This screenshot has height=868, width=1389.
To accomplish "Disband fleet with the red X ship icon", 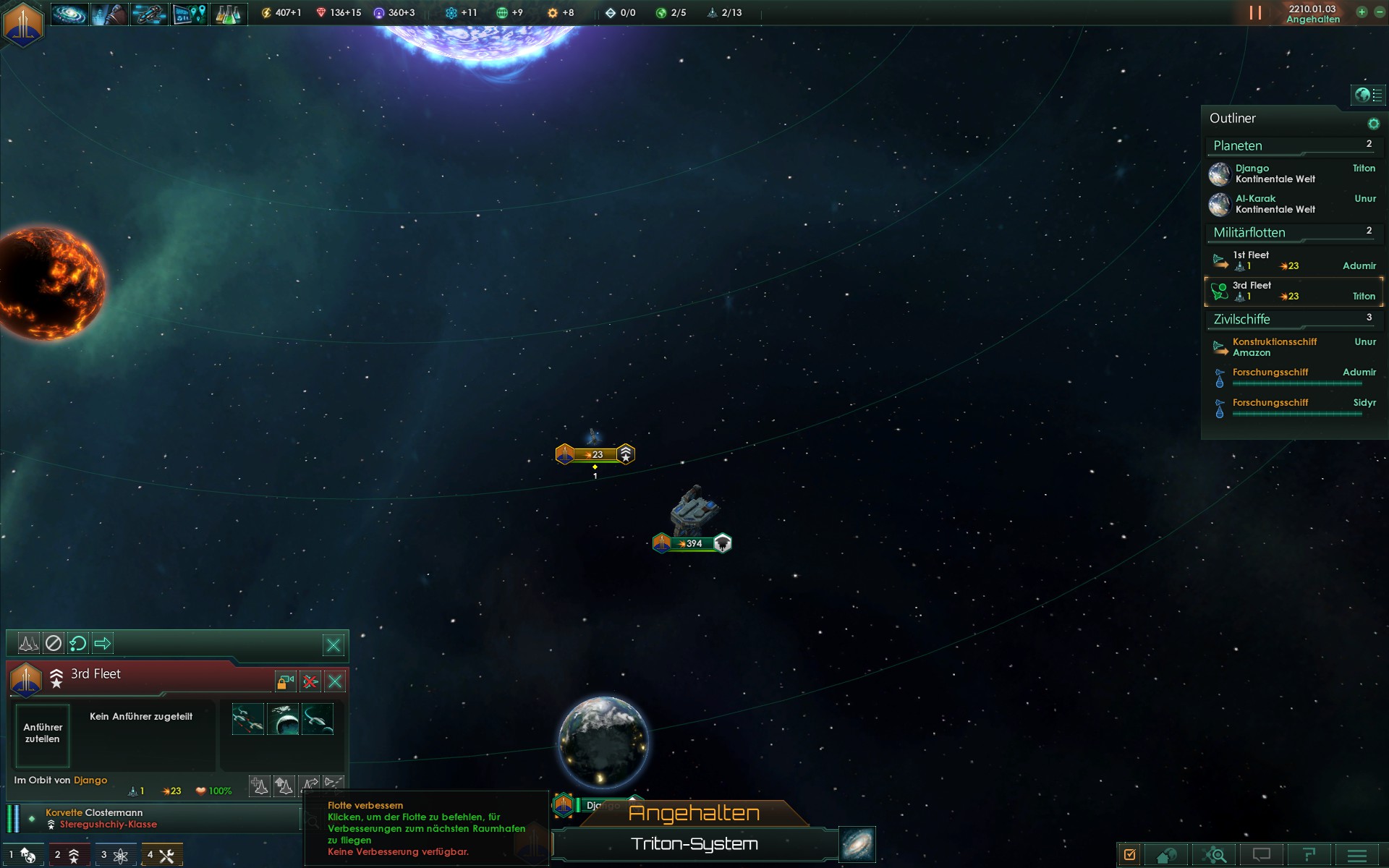I will [310, 681].
